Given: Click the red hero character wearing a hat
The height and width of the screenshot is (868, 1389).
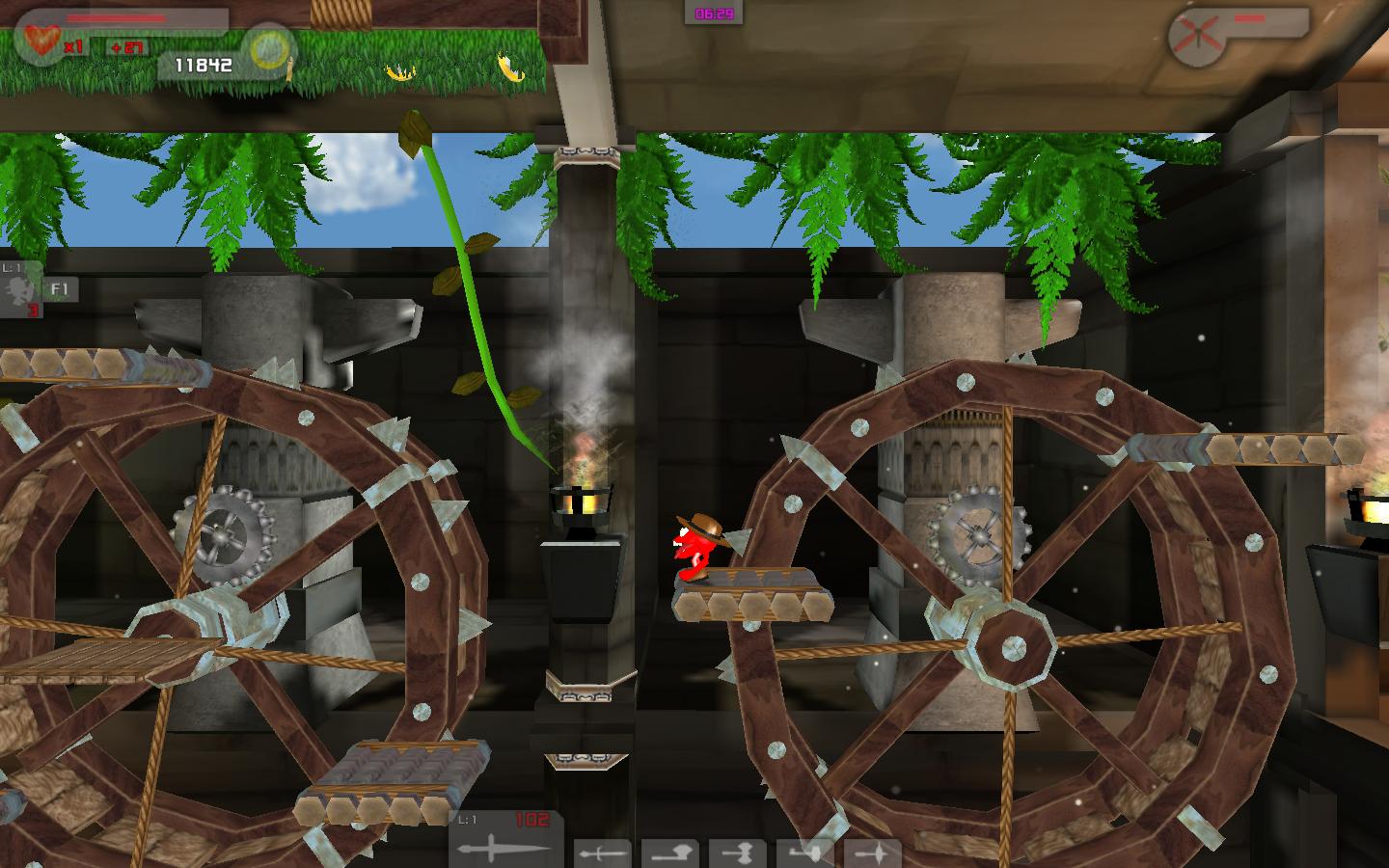Looking at the screenshot, I should pyautogui.click(x=696, y=550).
